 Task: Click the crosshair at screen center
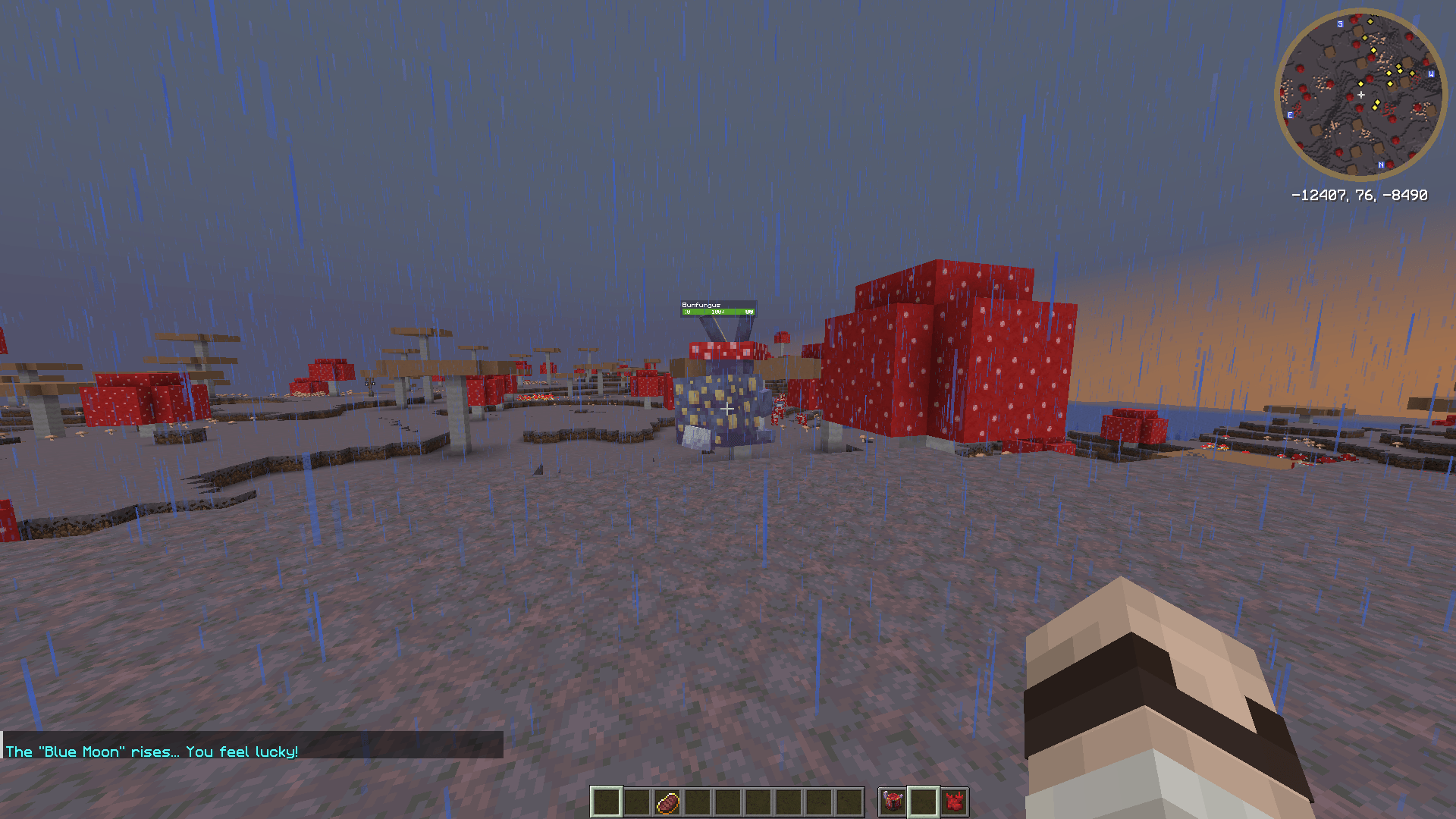click(728, 408)
